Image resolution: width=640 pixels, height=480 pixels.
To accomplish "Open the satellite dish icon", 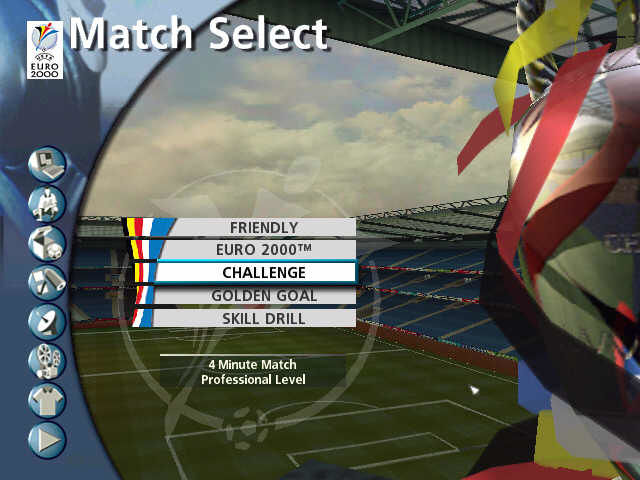I will [x=47, y=321].
